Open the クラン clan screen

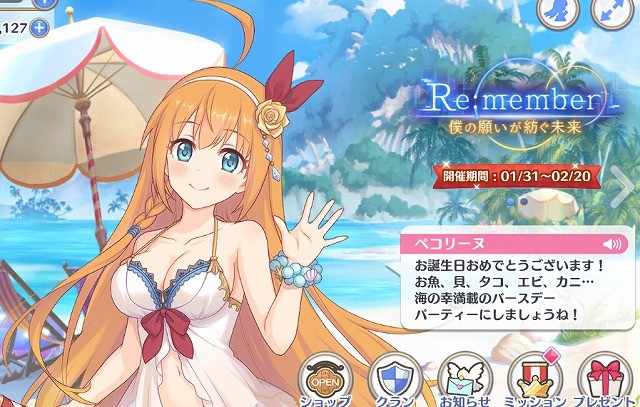[396, 380]
